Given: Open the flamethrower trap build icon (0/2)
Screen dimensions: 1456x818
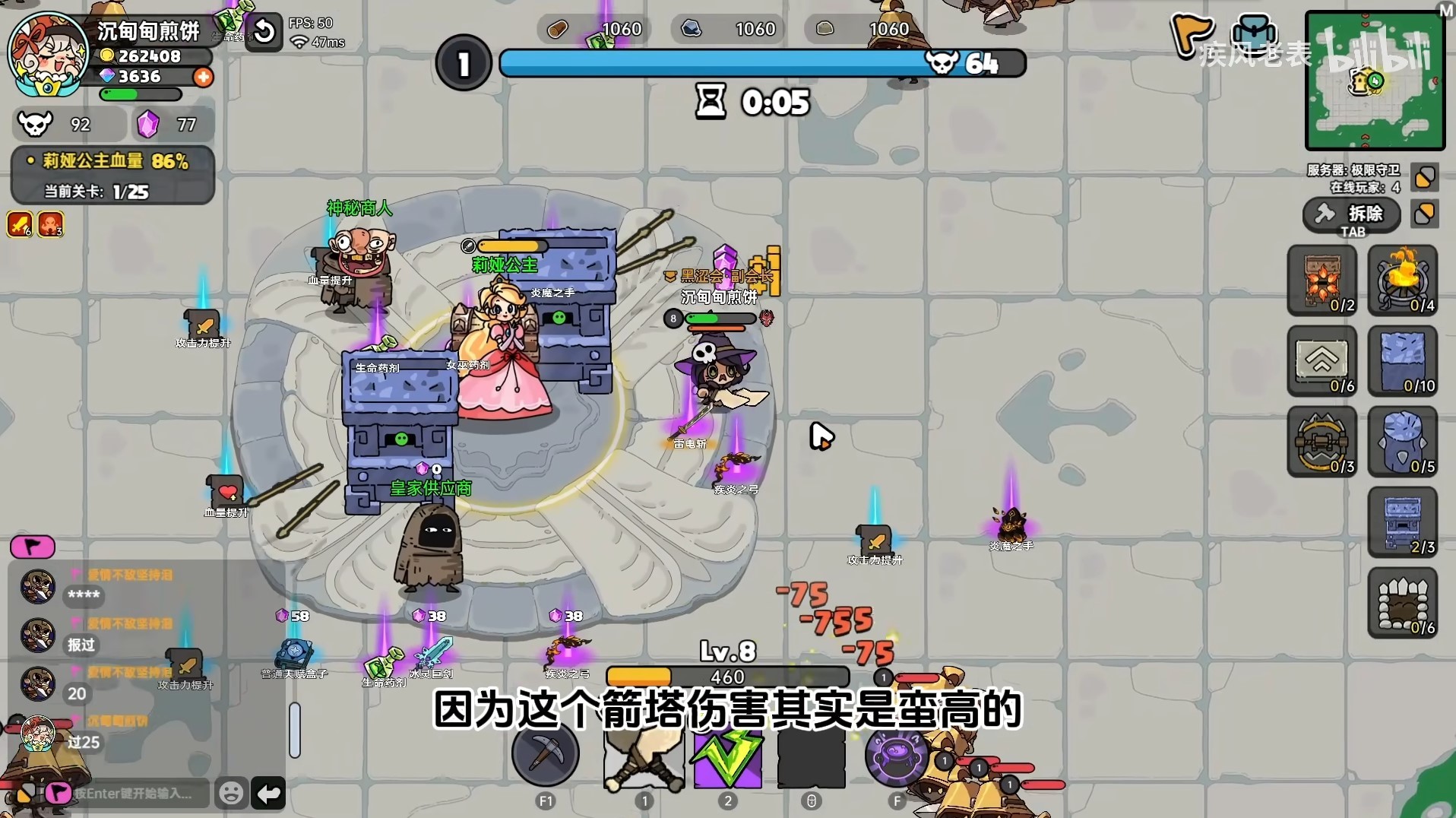Looking at the screenshot, I should pyautogui.click(x=1322, y=281).
